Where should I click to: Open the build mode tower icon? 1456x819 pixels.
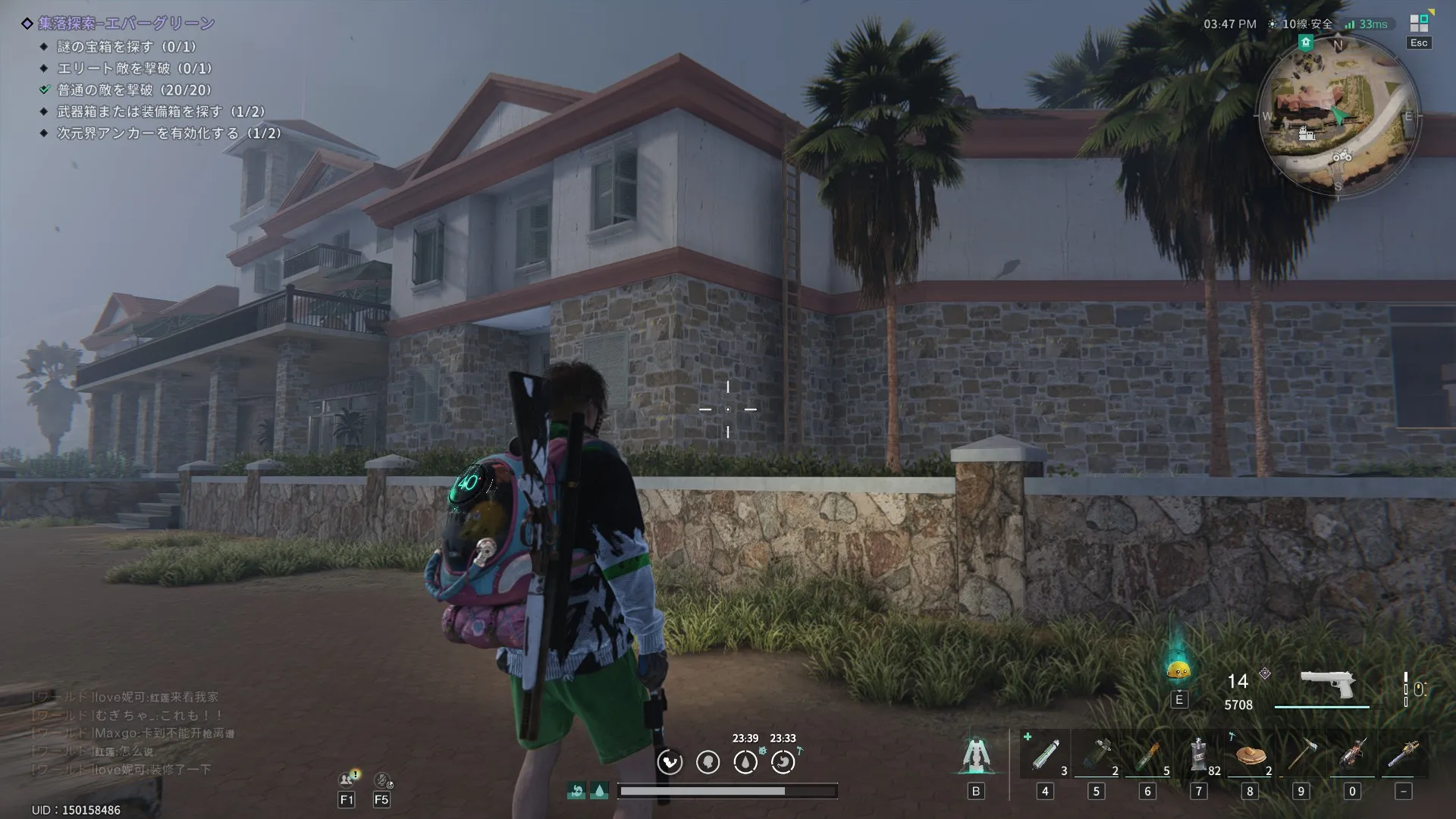(x=975, y=755)
